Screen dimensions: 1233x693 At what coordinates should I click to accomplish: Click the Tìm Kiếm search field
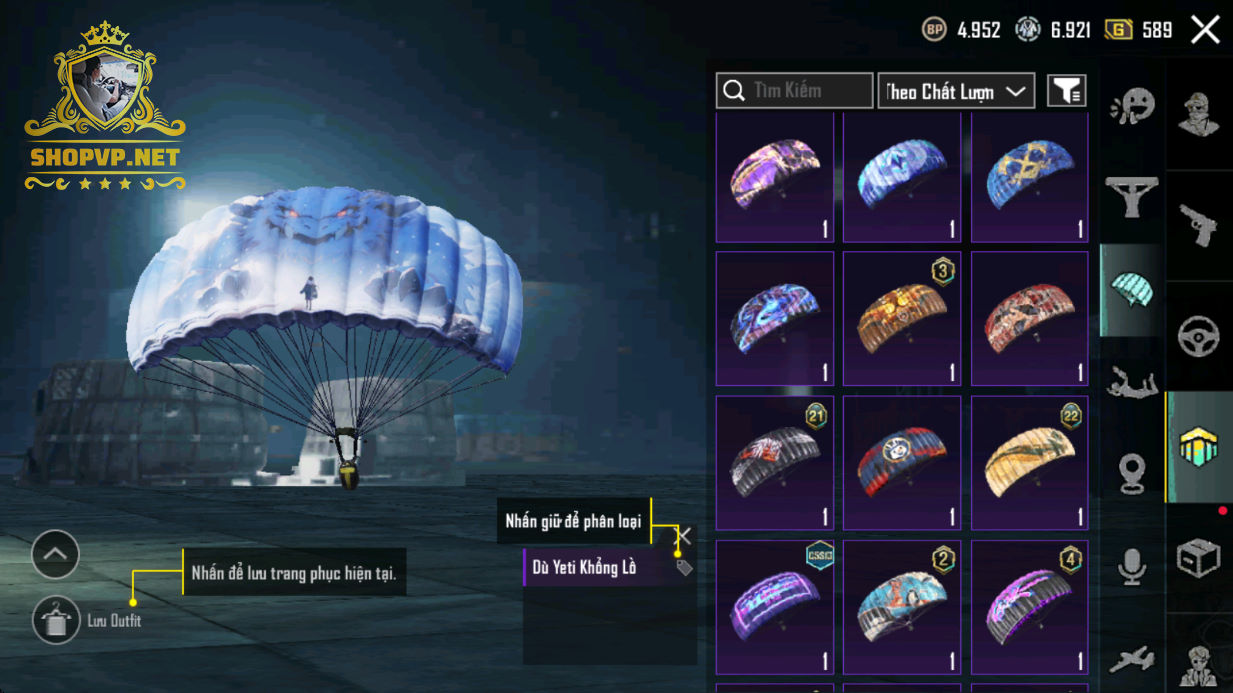795,91
